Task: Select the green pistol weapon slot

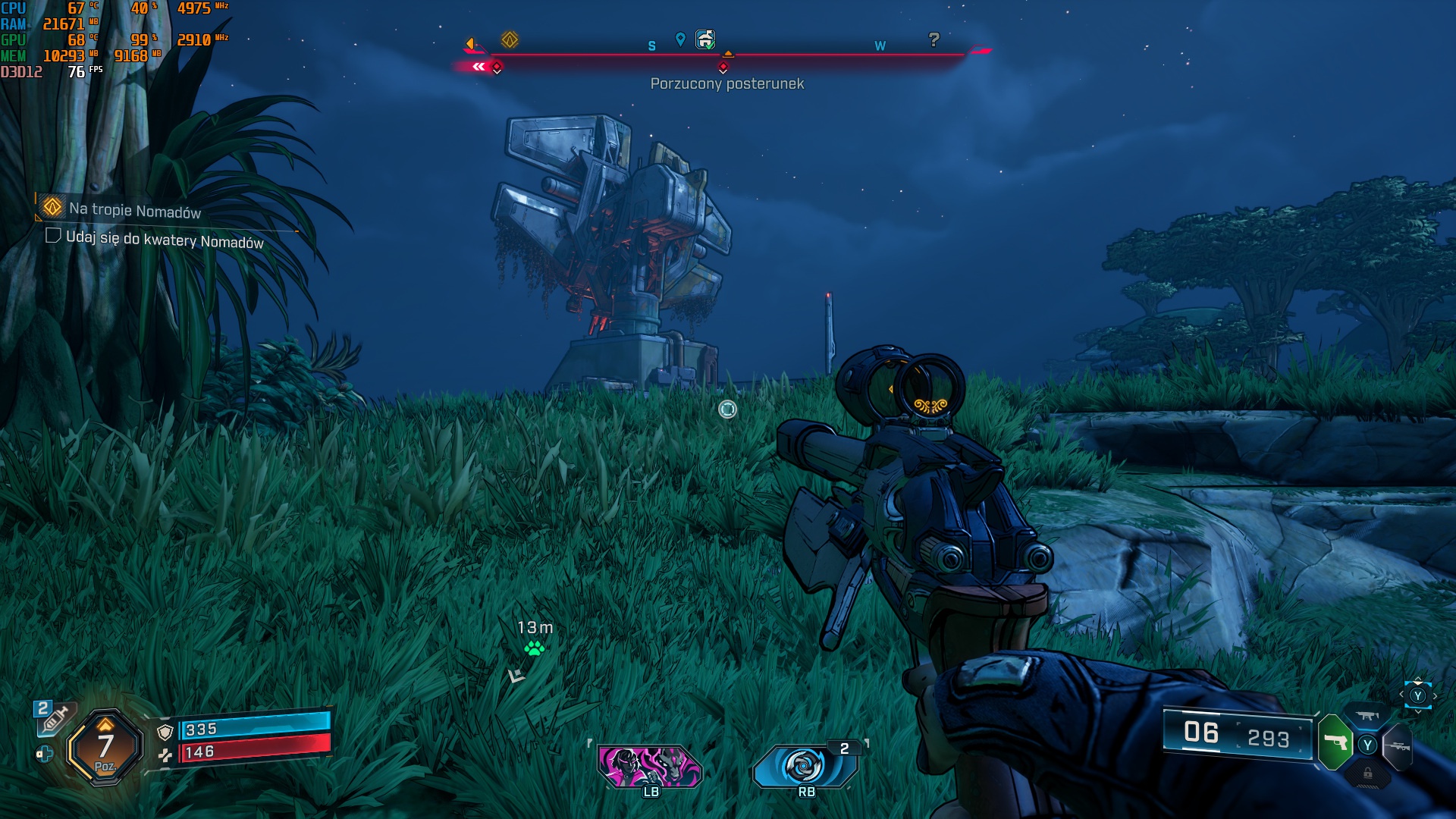Action: 1335,742
